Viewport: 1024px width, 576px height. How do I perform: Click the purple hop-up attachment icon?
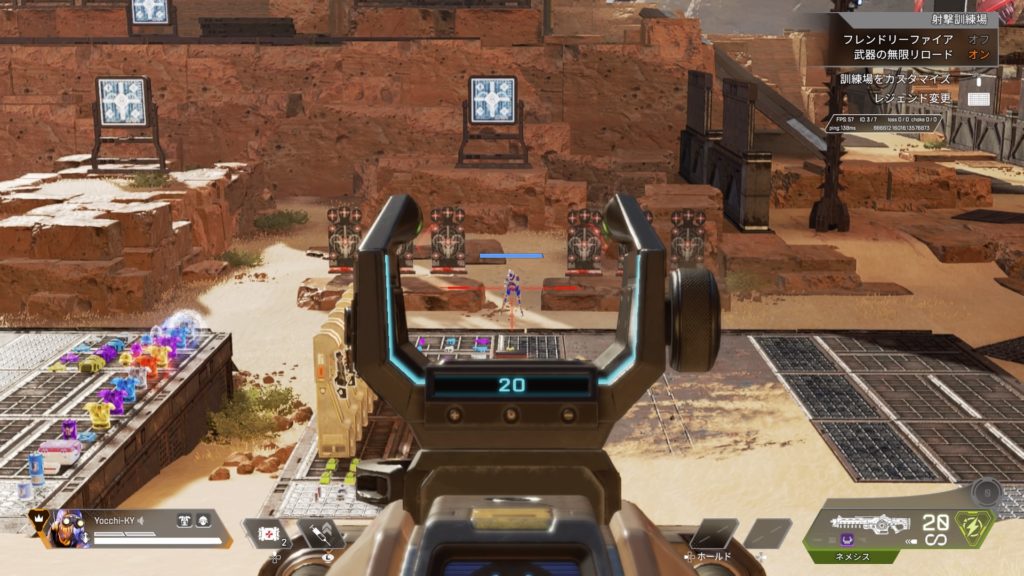coord(845,543)
